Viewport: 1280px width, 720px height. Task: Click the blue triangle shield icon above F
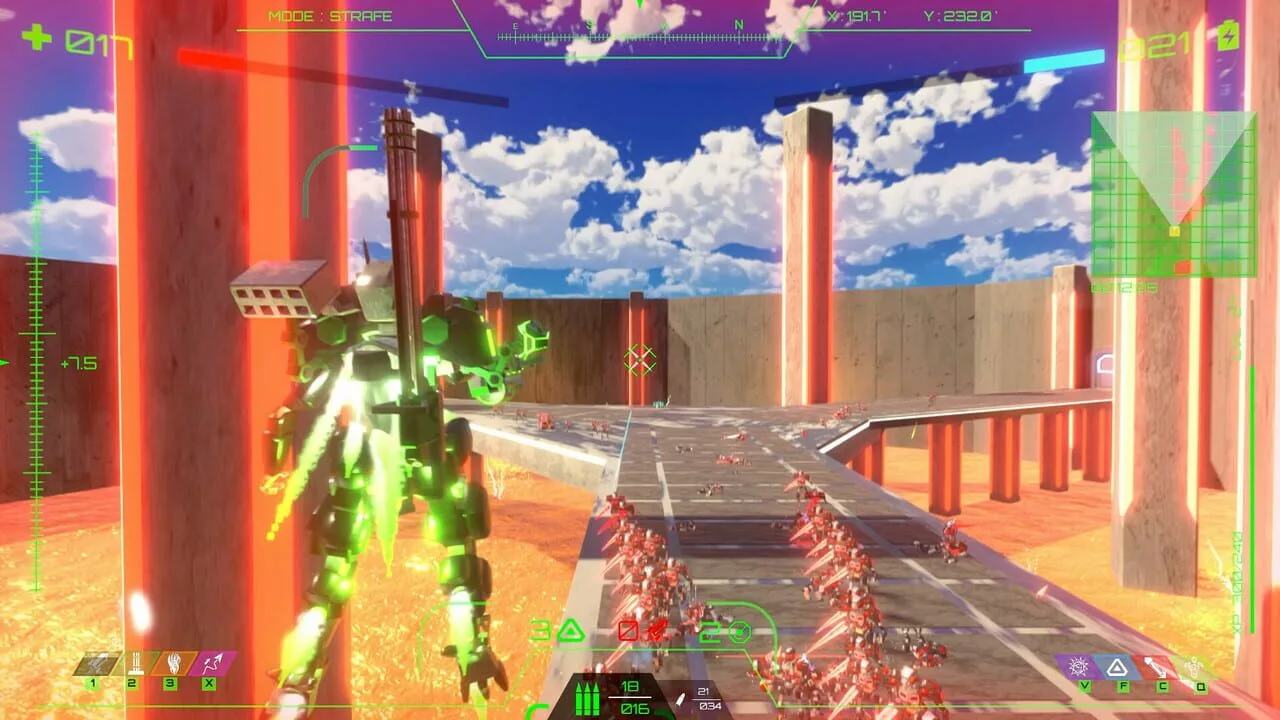coord(1119,668)
